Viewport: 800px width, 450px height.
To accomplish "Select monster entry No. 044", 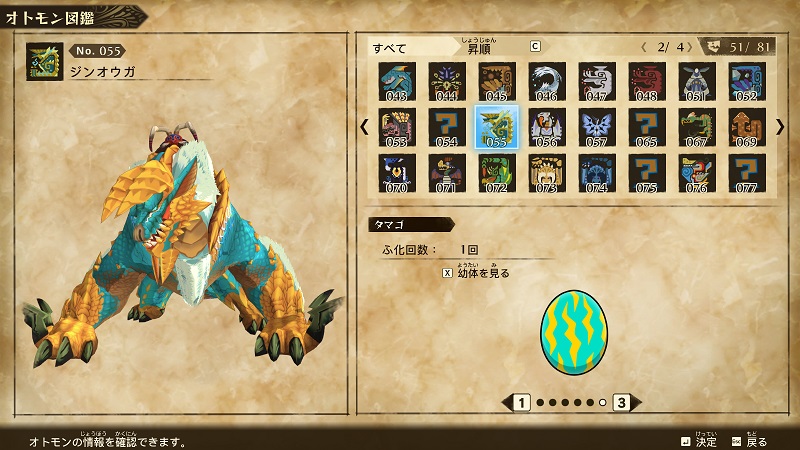I will point(447,81).
